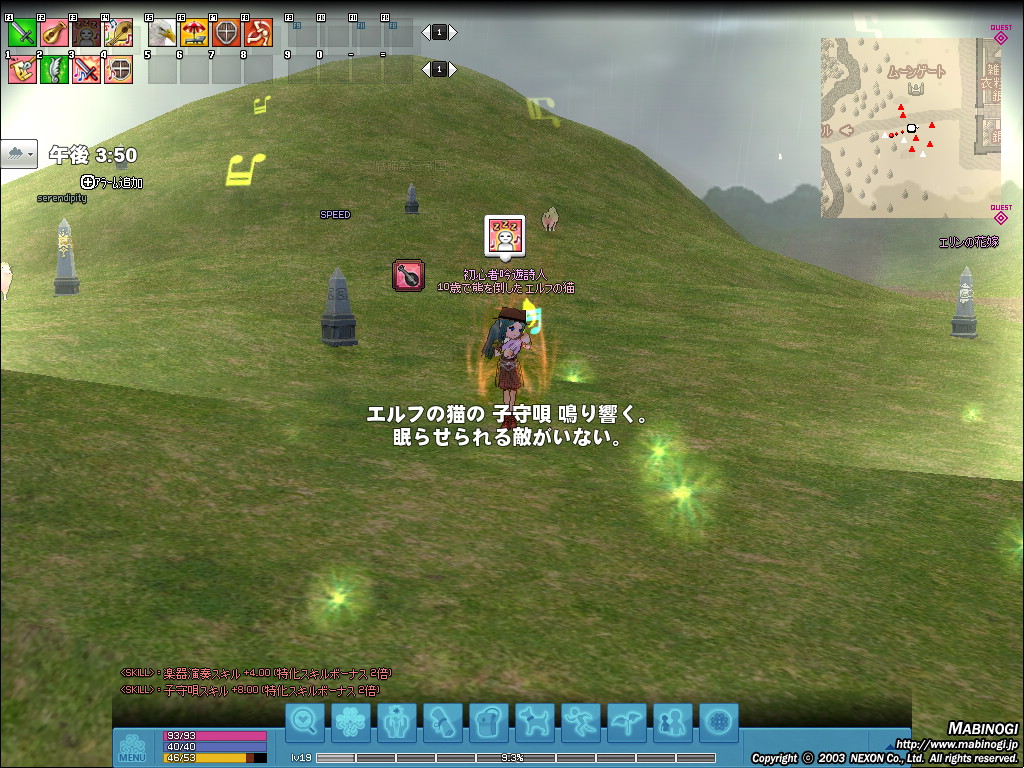Open the bag inventory button
1024x768 pixels.
[489, 722]
